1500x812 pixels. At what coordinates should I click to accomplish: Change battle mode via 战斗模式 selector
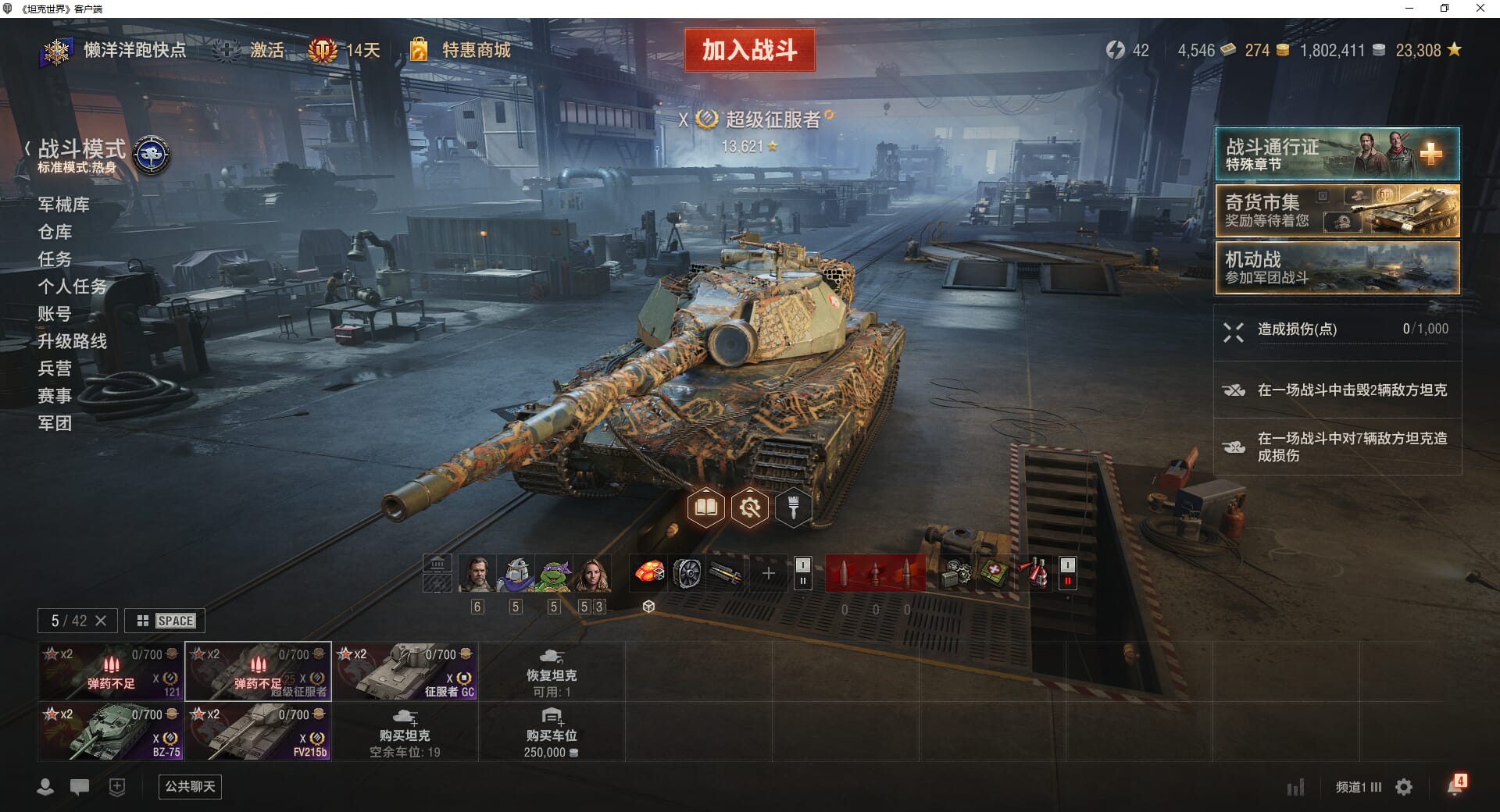82,155
